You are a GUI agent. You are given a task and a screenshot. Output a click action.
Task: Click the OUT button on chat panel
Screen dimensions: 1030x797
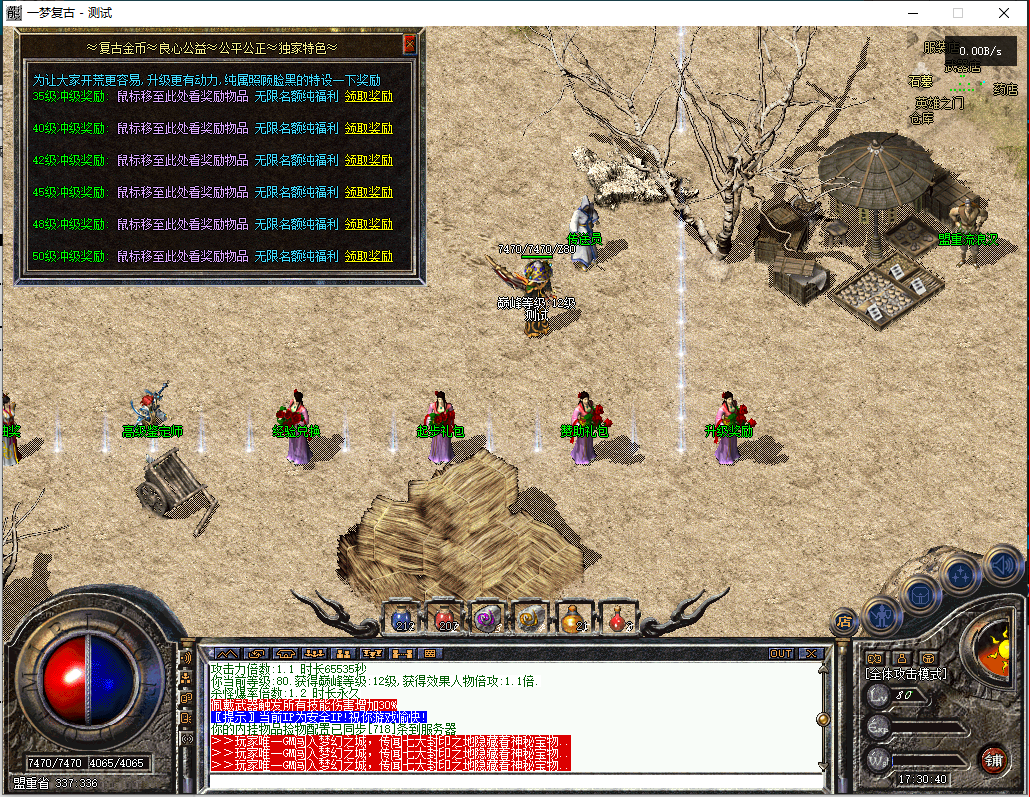click(781, 653)
